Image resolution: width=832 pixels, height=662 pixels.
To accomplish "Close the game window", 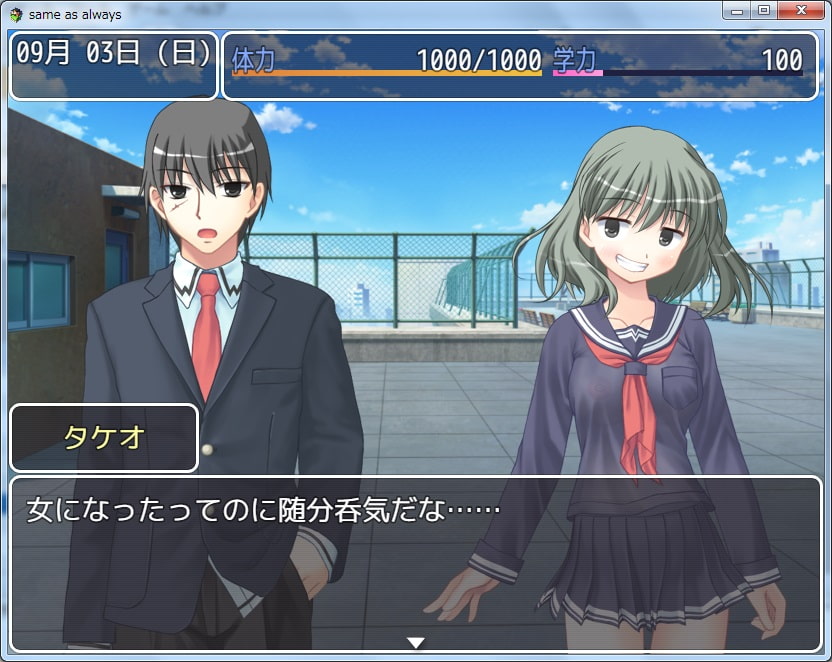I will coord(804,10).
